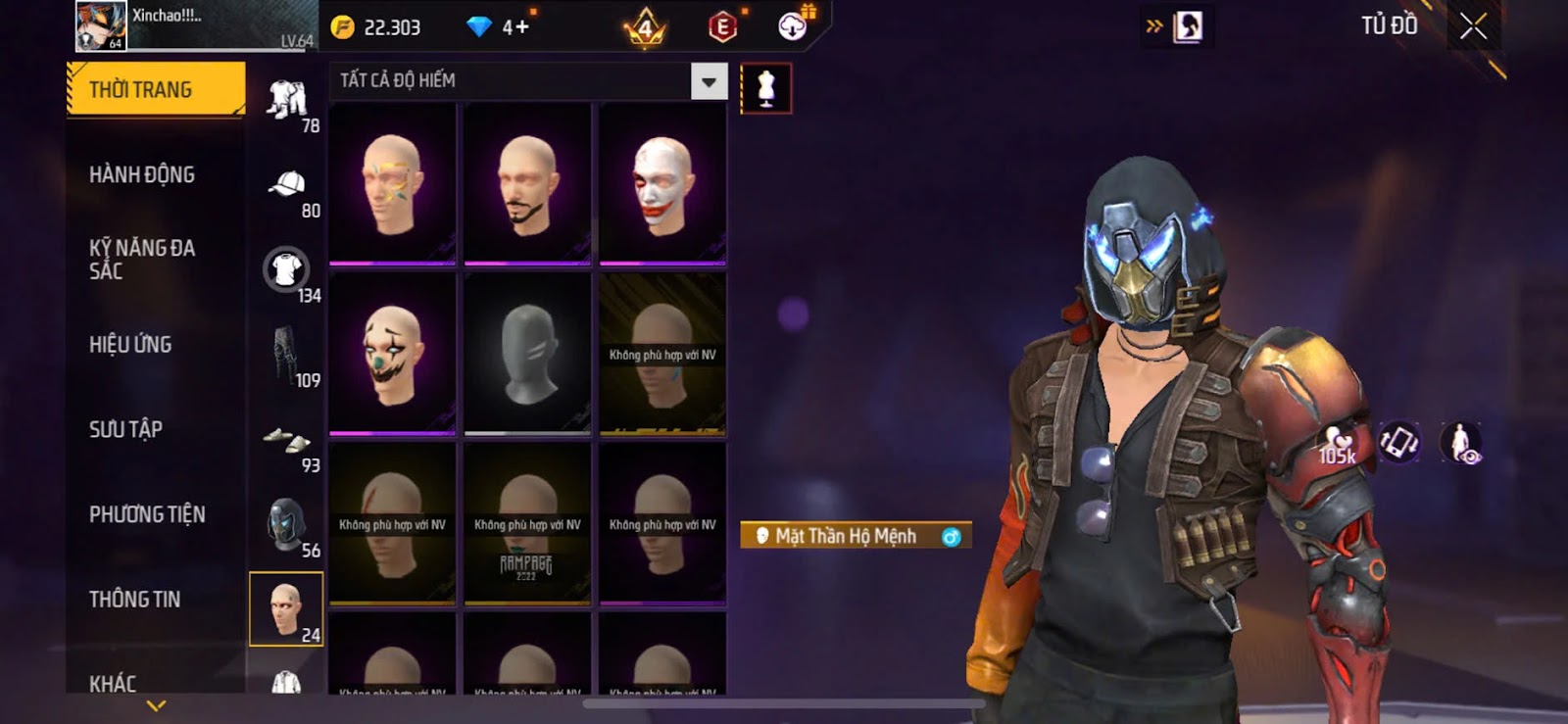Choose the Joker white face paint
This screenshot has height=724, width=1568.
click(662, 184)
